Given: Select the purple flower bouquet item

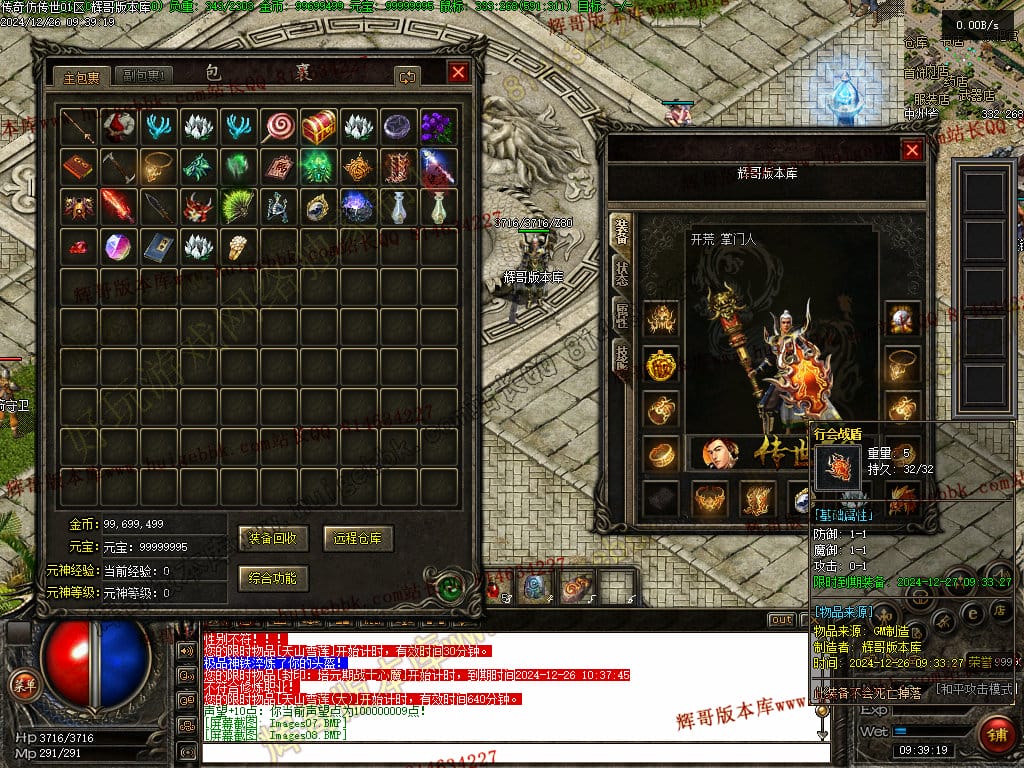Looking at the screenshot, I should pyautogui.click(x=438, y=127).
